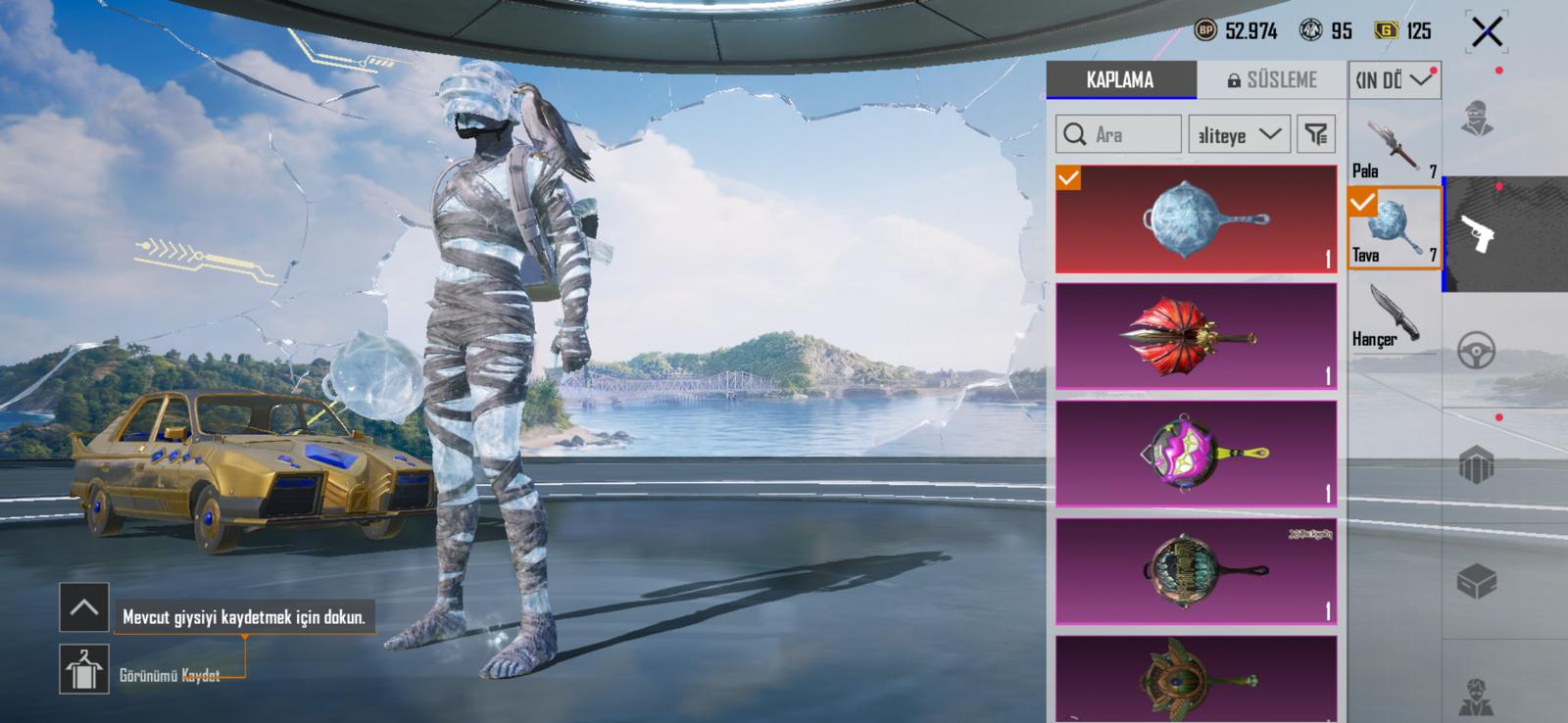Save the current look with Görünümü Kaydet
Image resolution: width=1568 pixels, height=723 pixels.
click(x=84, y=670)
